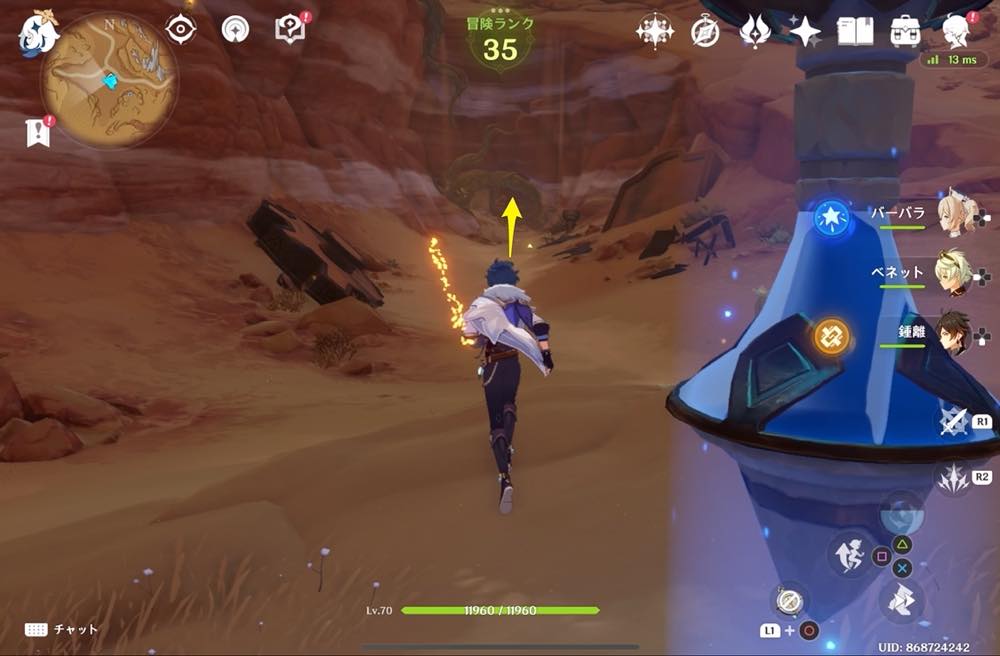
Task: Open the character profile icon with alert
Action: tap(955, 32)
